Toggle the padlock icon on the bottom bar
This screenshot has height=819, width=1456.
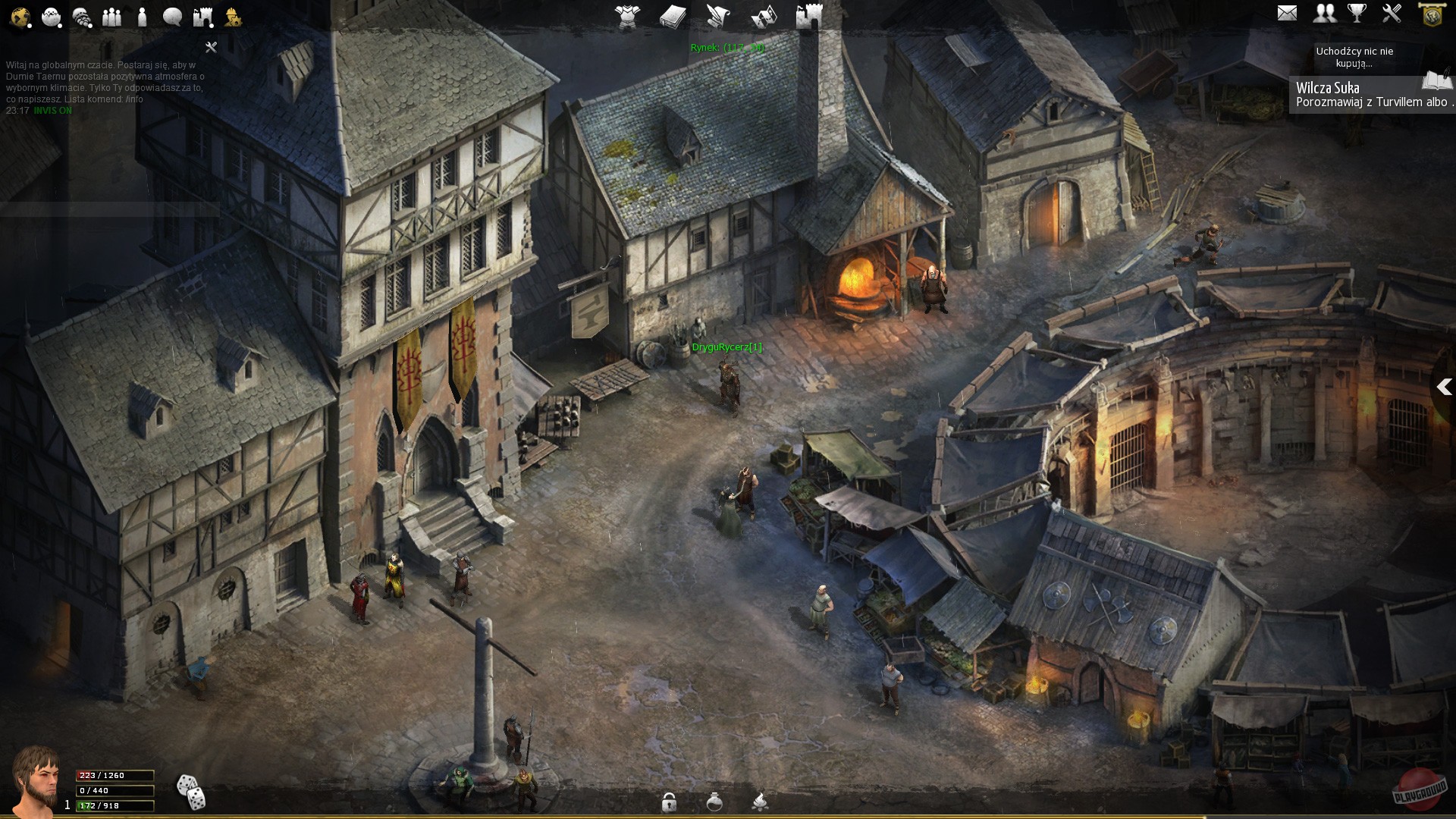669,802
